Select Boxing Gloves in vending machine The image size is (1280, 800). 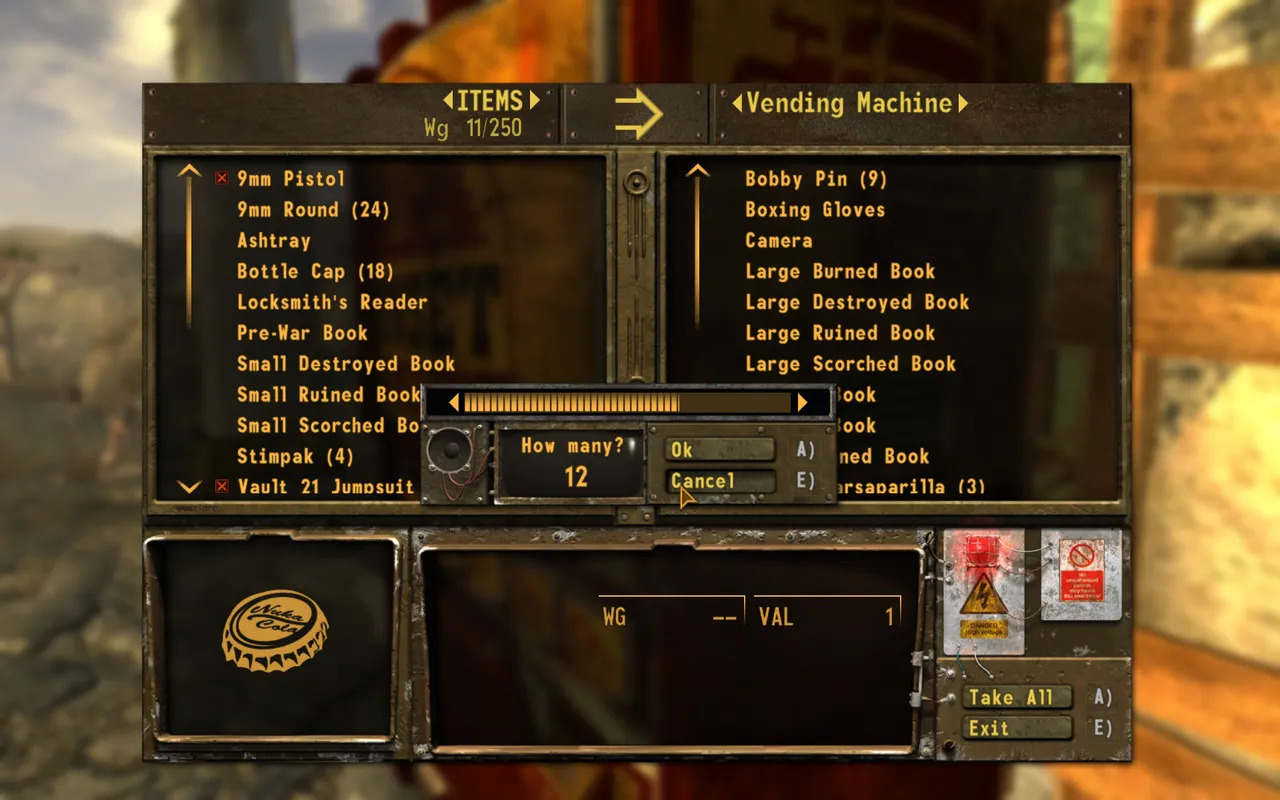(x=815, y=210)
